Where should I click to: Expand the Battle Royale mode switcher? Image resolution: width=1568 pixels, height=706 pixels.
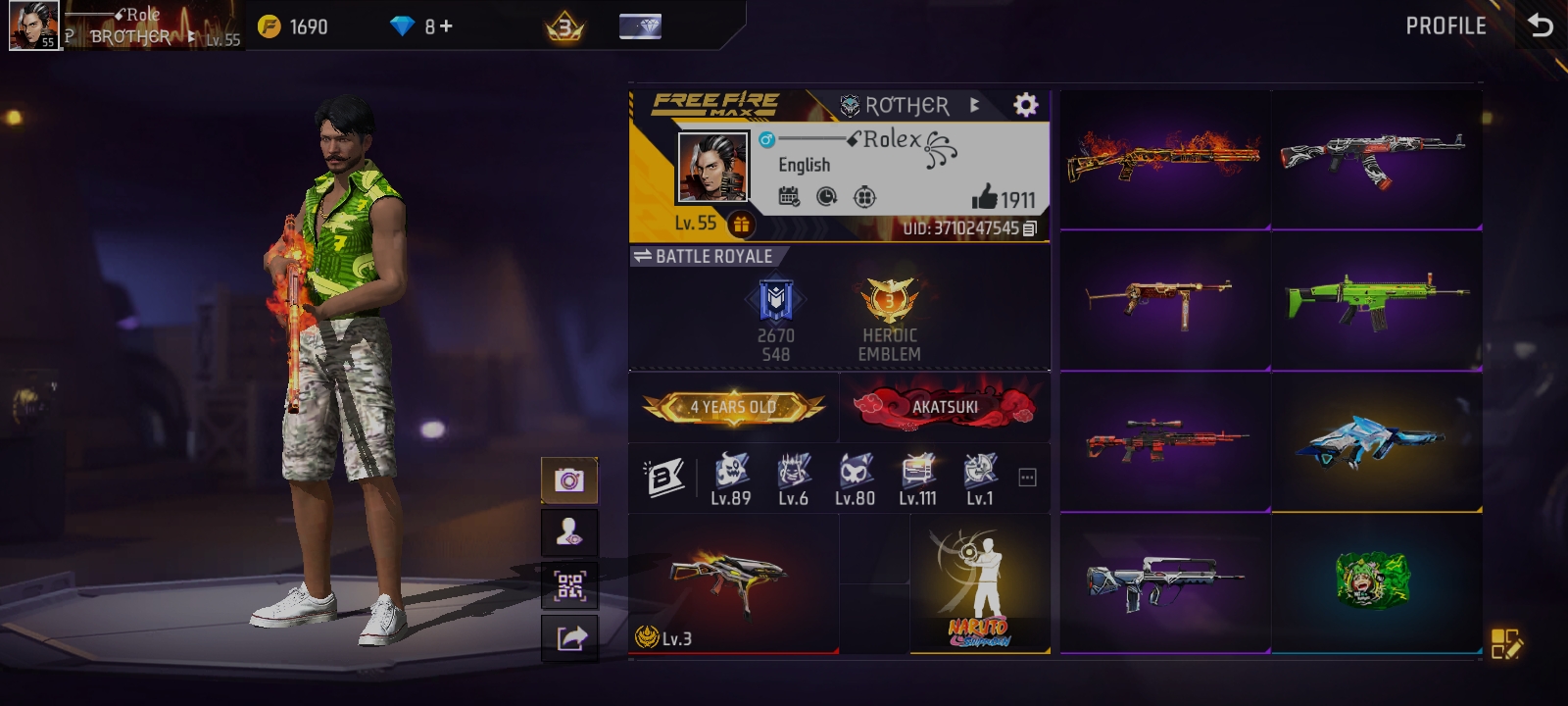(x=645, y=256)
